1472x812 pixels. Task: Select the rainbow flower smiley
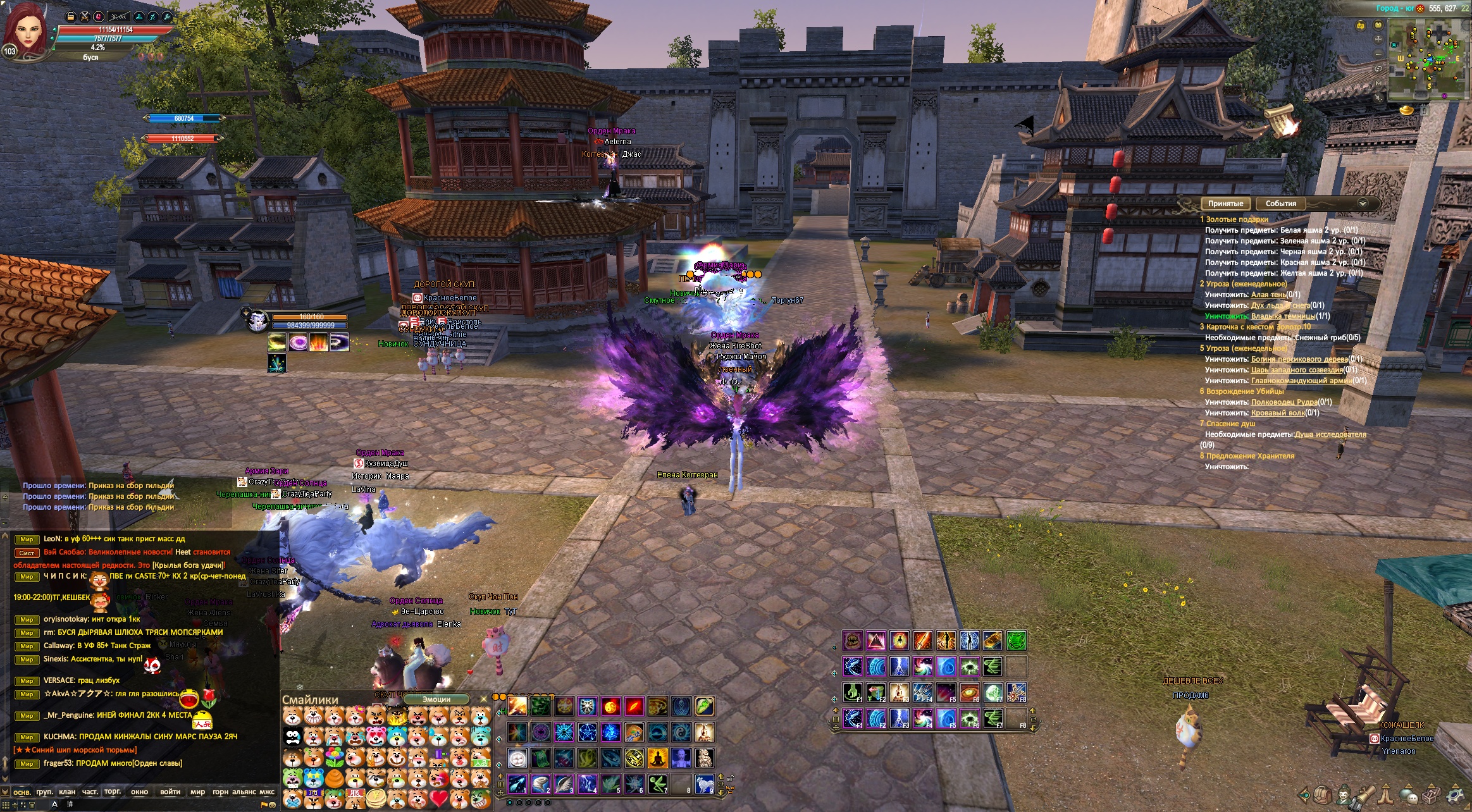[334, 756]
